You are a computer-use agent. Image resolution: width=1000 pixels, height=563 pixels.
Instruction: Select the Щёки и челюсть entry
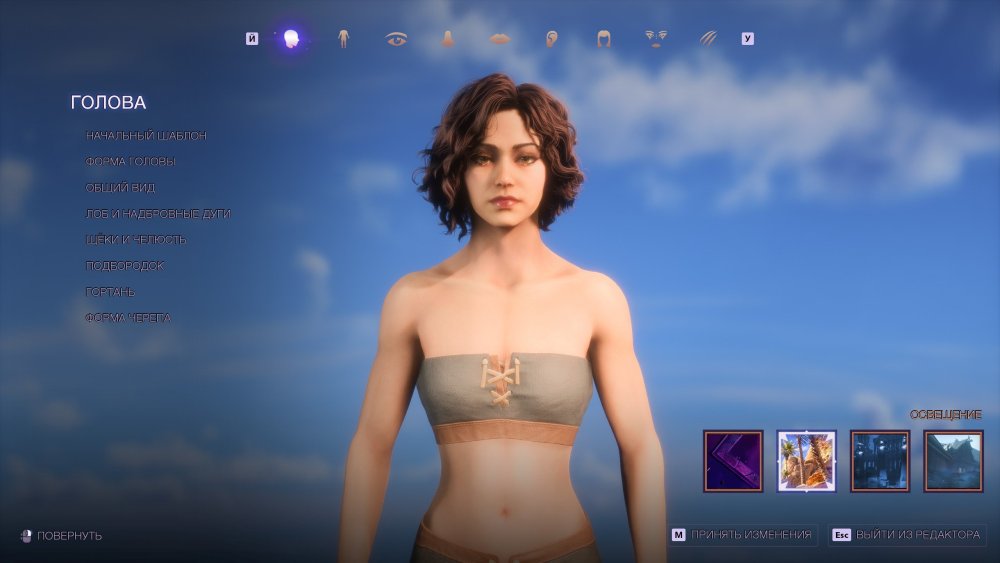pyautogui.click(x=136, y=239)
